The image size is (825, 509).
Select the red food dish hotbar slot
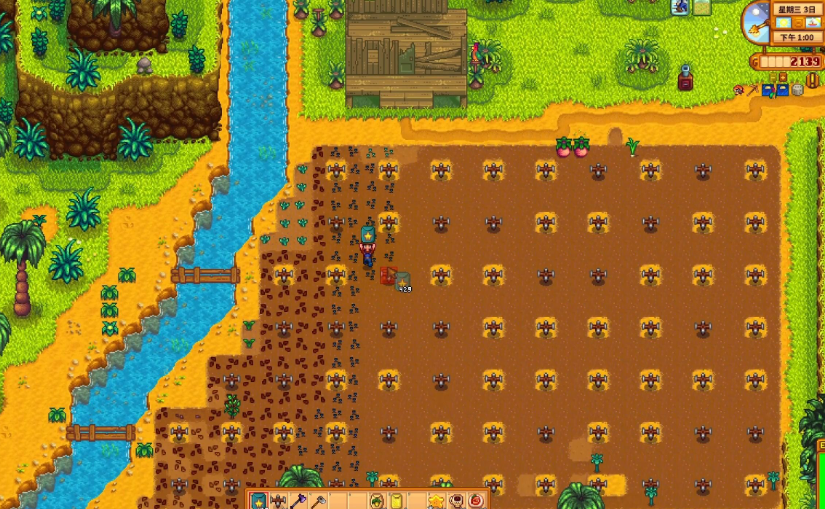(x=476, y=500)
